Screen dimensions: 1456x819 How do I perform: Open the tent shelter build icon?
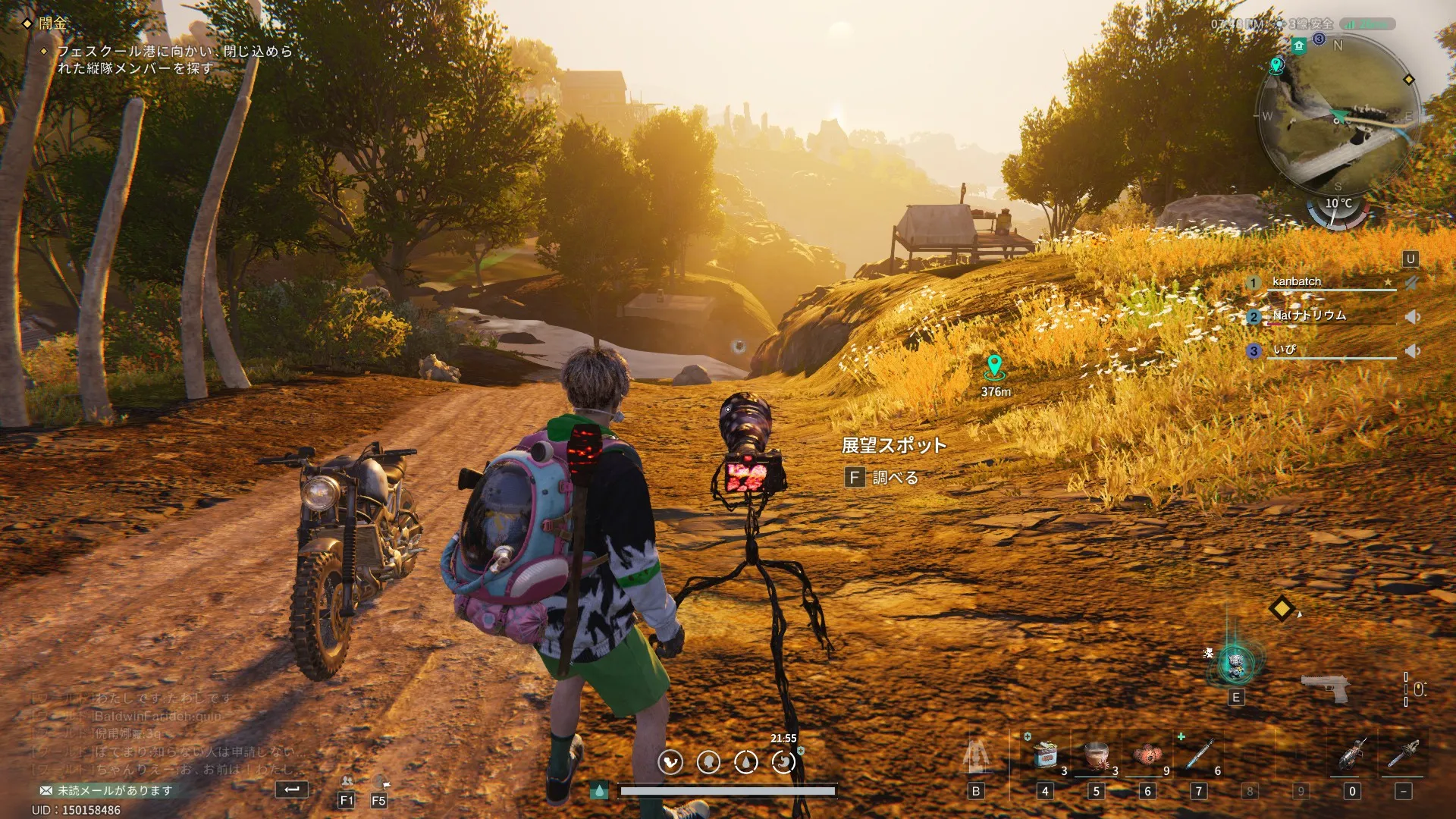[977, 755]
